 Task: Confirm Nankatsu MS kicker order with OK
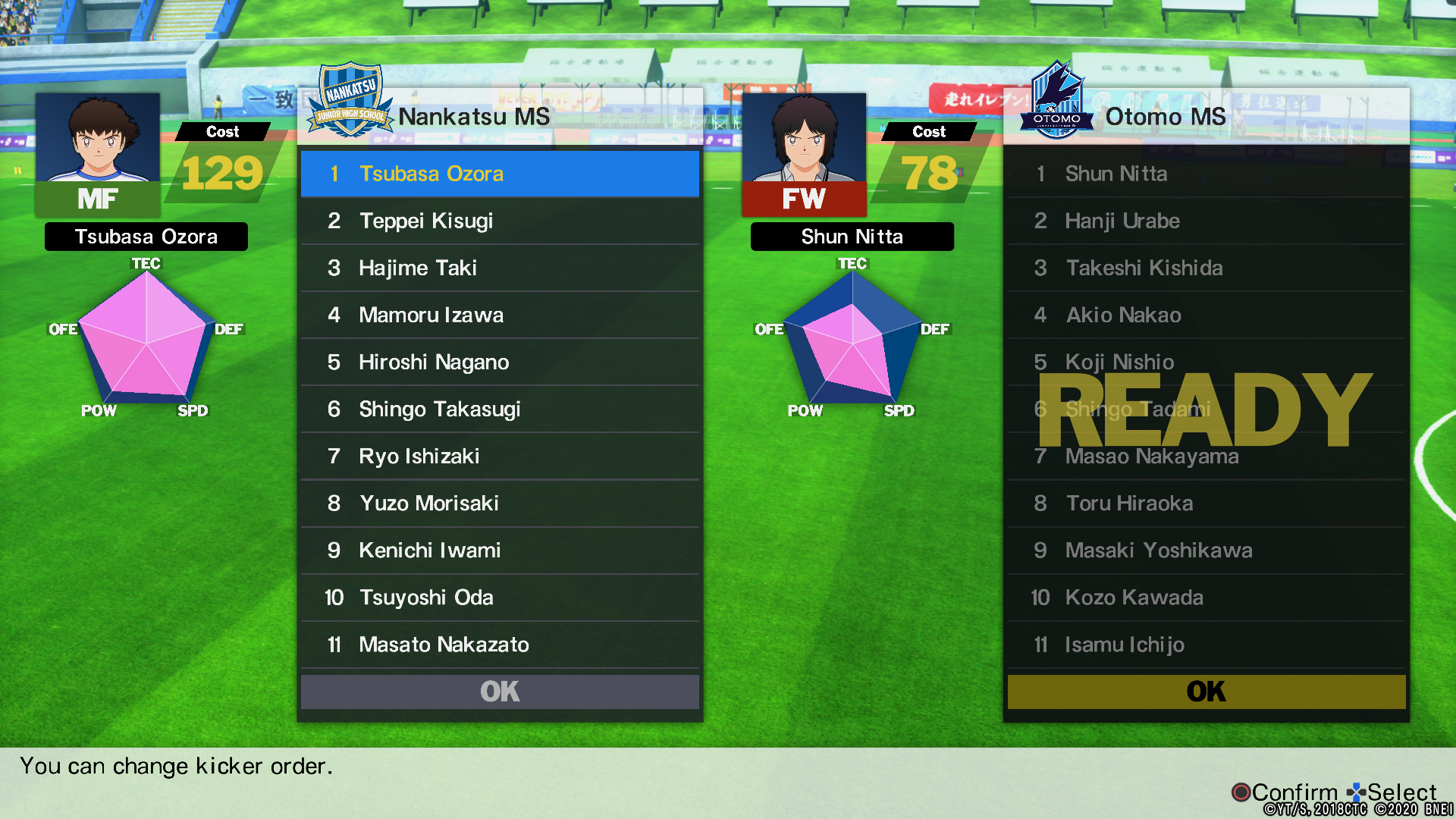[x=500, y=692]
